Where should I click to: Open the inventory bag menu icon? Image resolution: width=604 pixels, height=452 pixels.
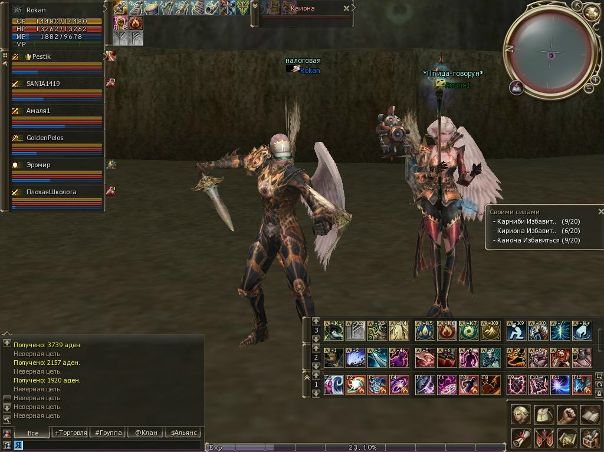544,415
